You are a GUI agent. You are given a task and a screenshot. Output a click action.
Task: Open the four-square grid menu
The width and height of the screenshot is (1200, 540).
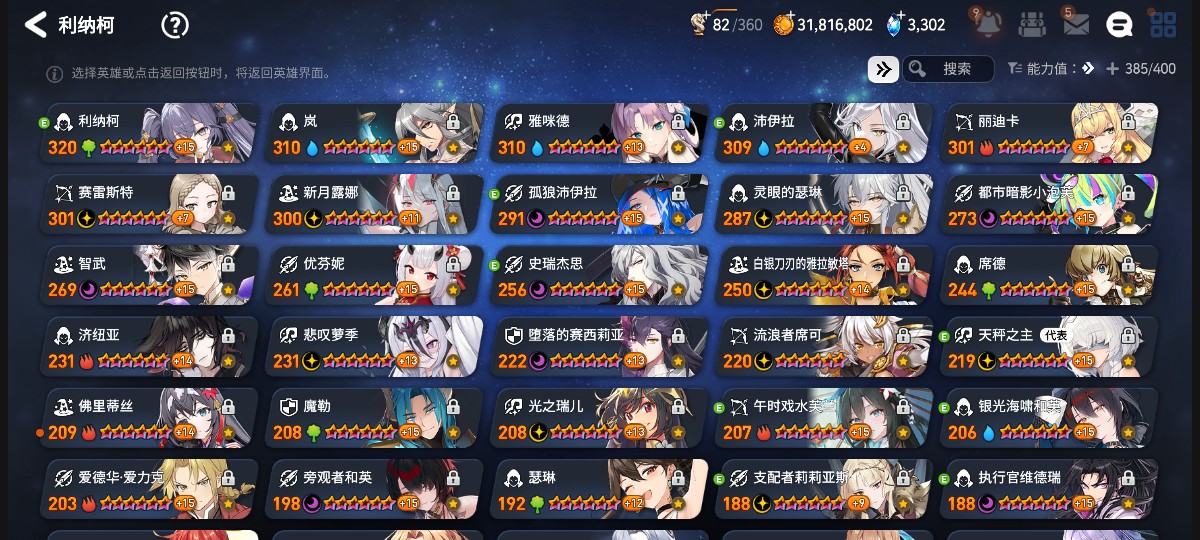pyautogui.click(x=1163, y=25)
